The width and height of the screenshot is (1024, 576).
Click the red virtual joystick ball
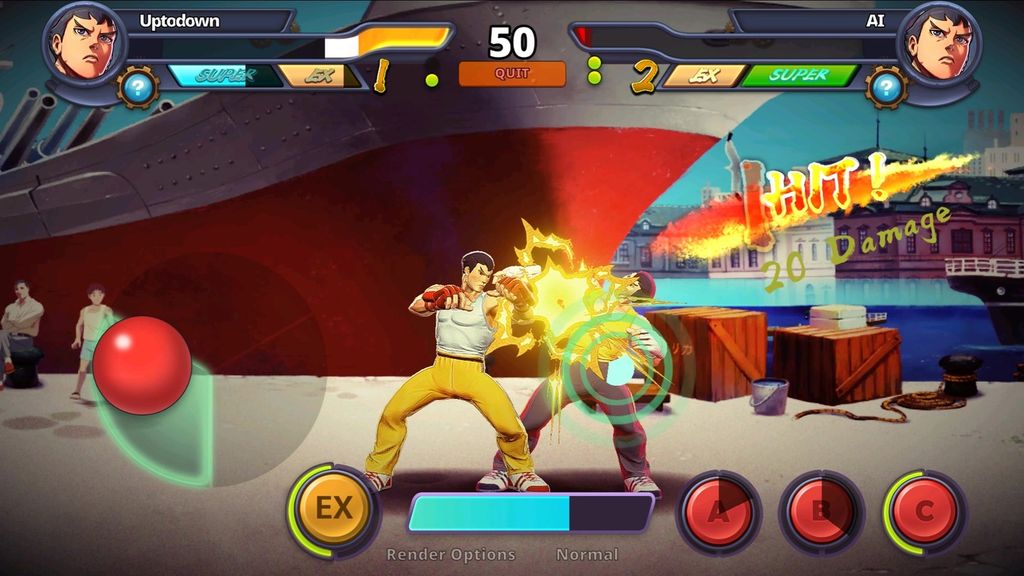point(142,365)
